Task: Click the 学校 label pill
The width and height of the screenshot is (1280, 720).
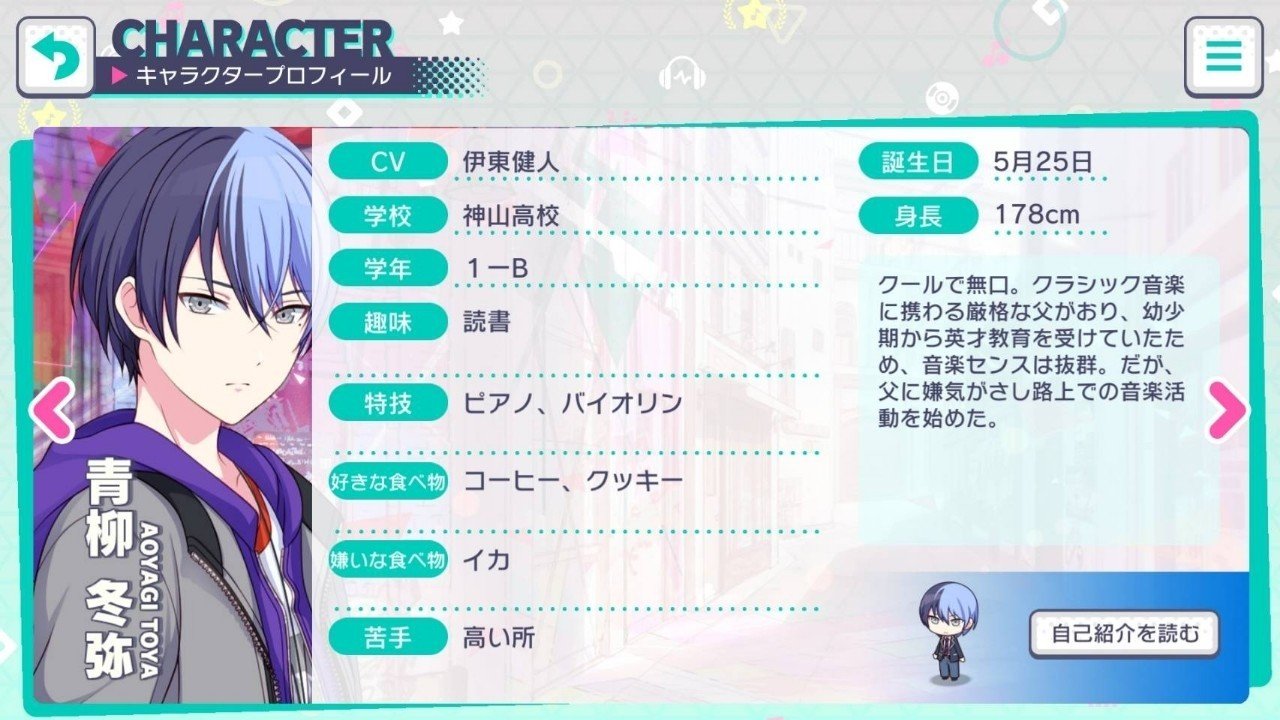Action: [x=392, y=214]
